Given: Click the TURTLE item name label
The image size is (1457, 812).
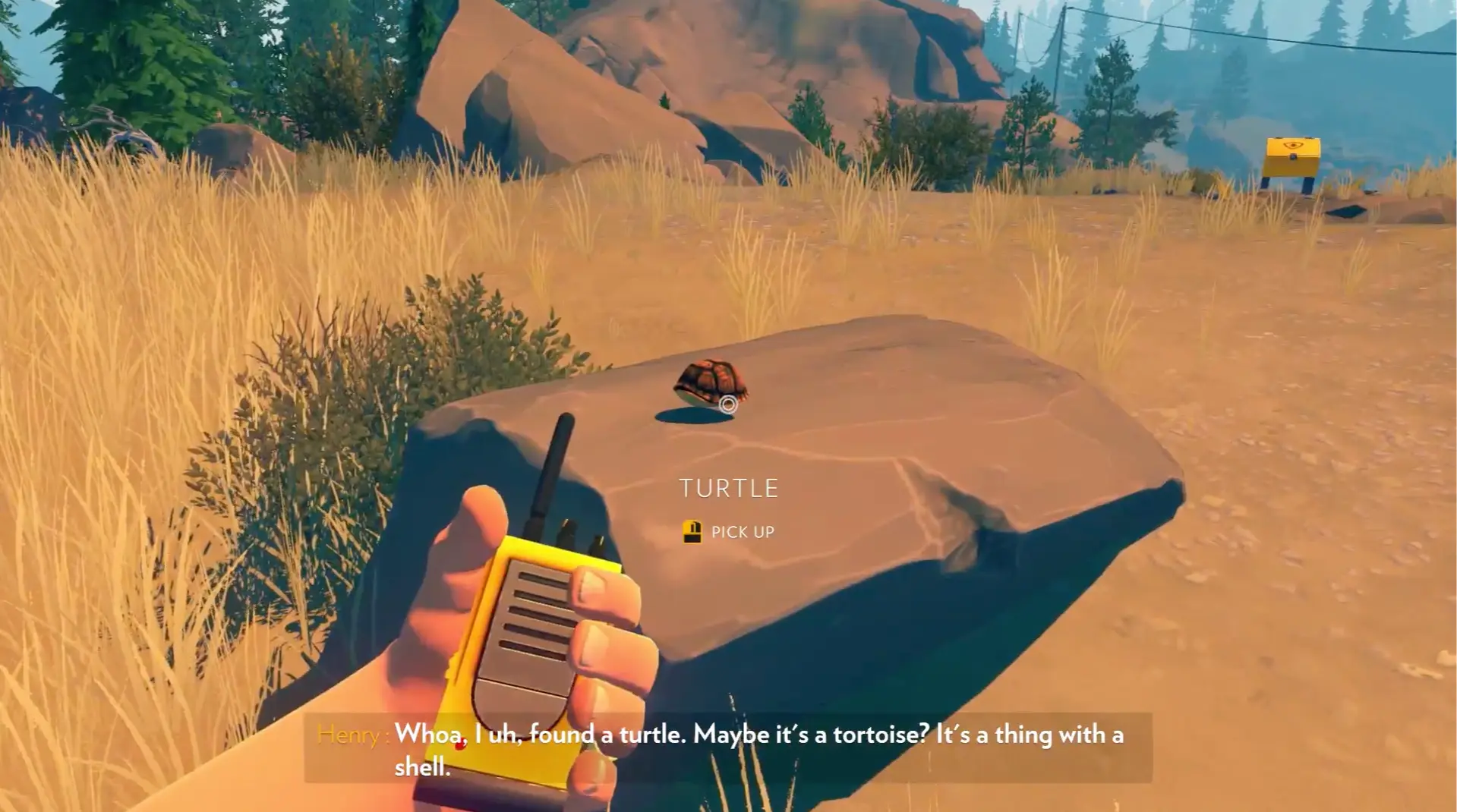Looking at the screenshot, I should coord(728,488).
